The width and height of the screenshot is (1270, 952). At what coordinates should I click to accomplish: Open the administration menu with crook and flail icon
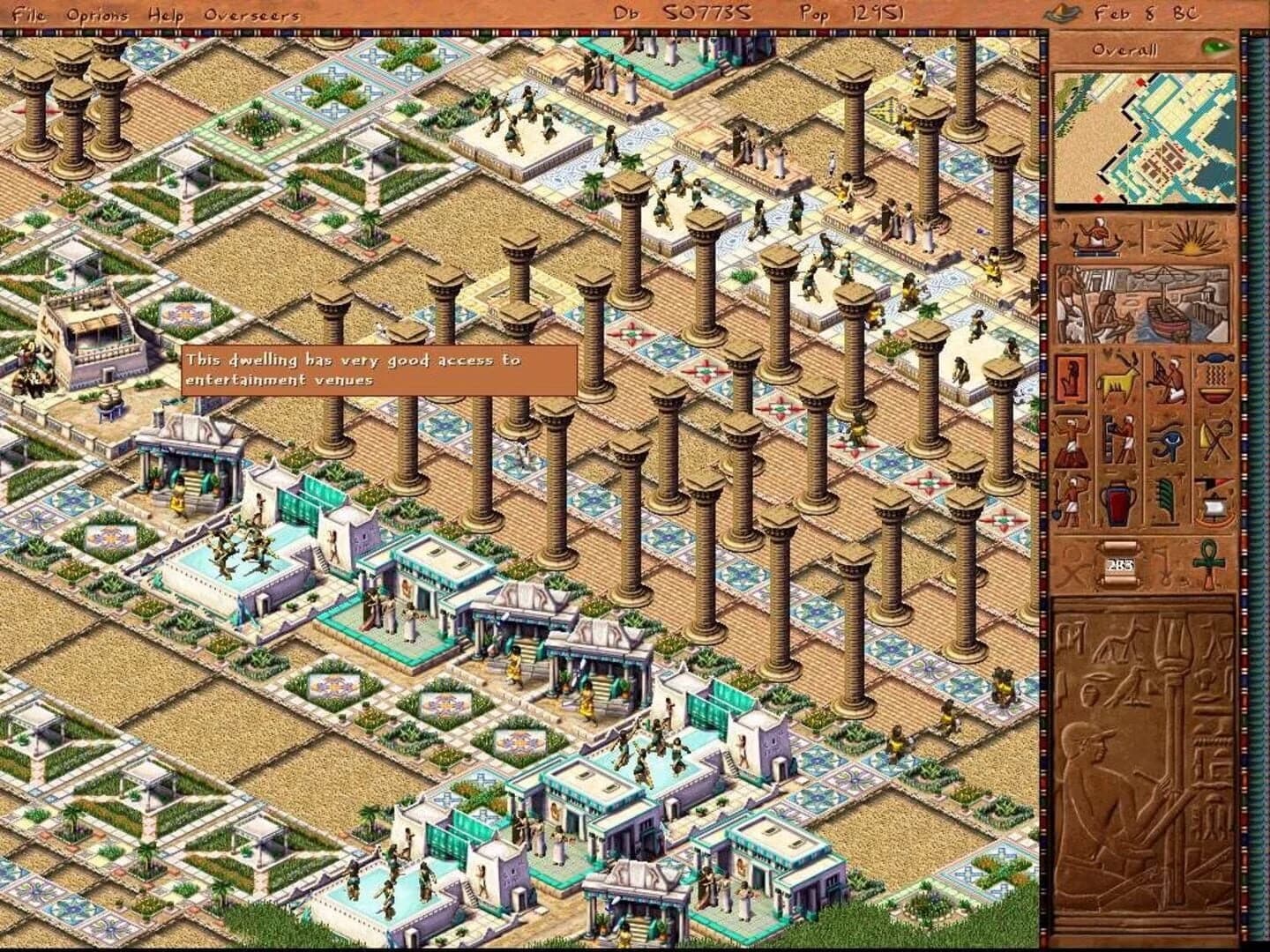coord(1214,437)
